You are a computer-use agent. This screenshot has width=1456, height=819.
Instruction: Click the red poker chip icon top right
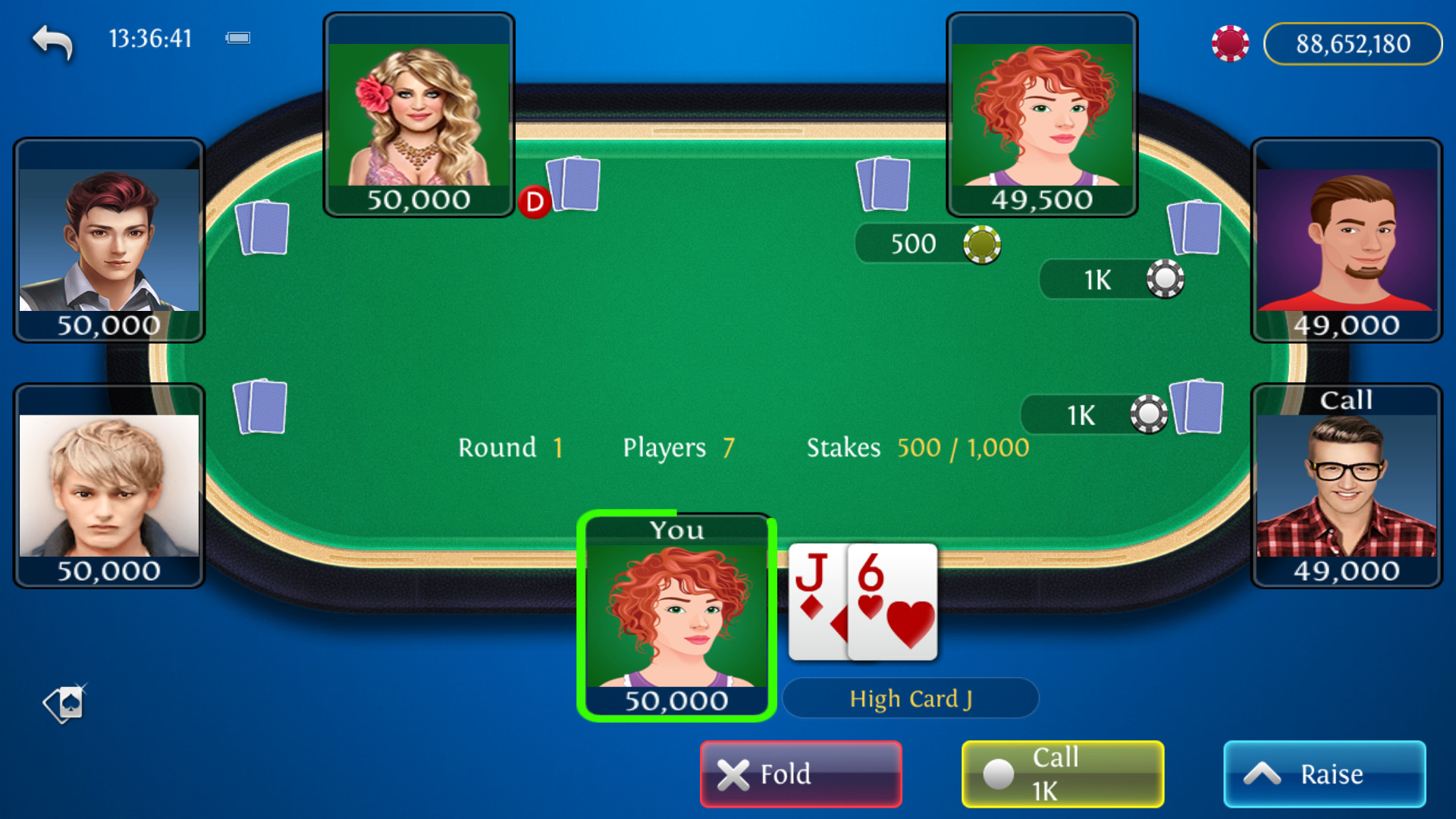1229,43
